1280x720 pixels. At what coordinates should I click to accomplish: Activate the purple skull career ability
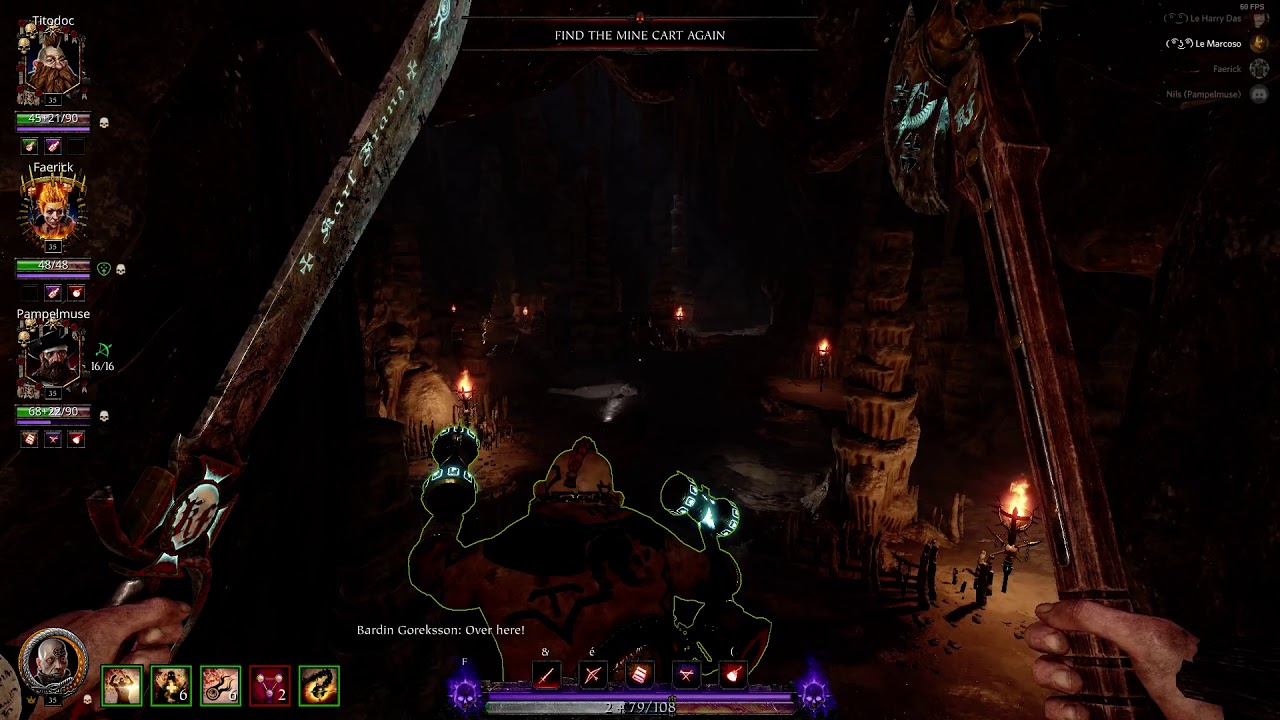coord(465,692)
